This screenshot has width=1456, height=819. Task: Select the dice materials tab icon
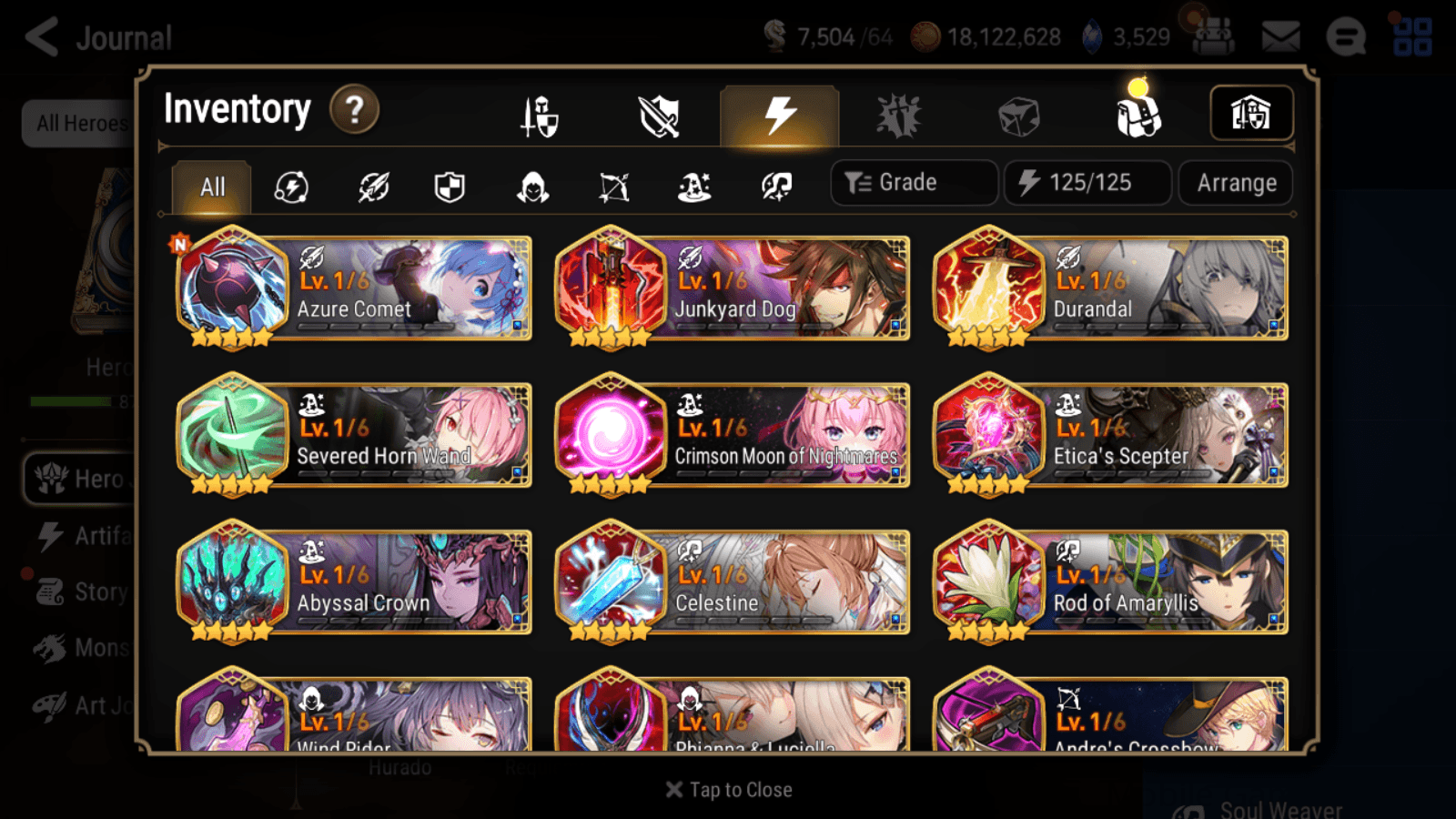1019,114
